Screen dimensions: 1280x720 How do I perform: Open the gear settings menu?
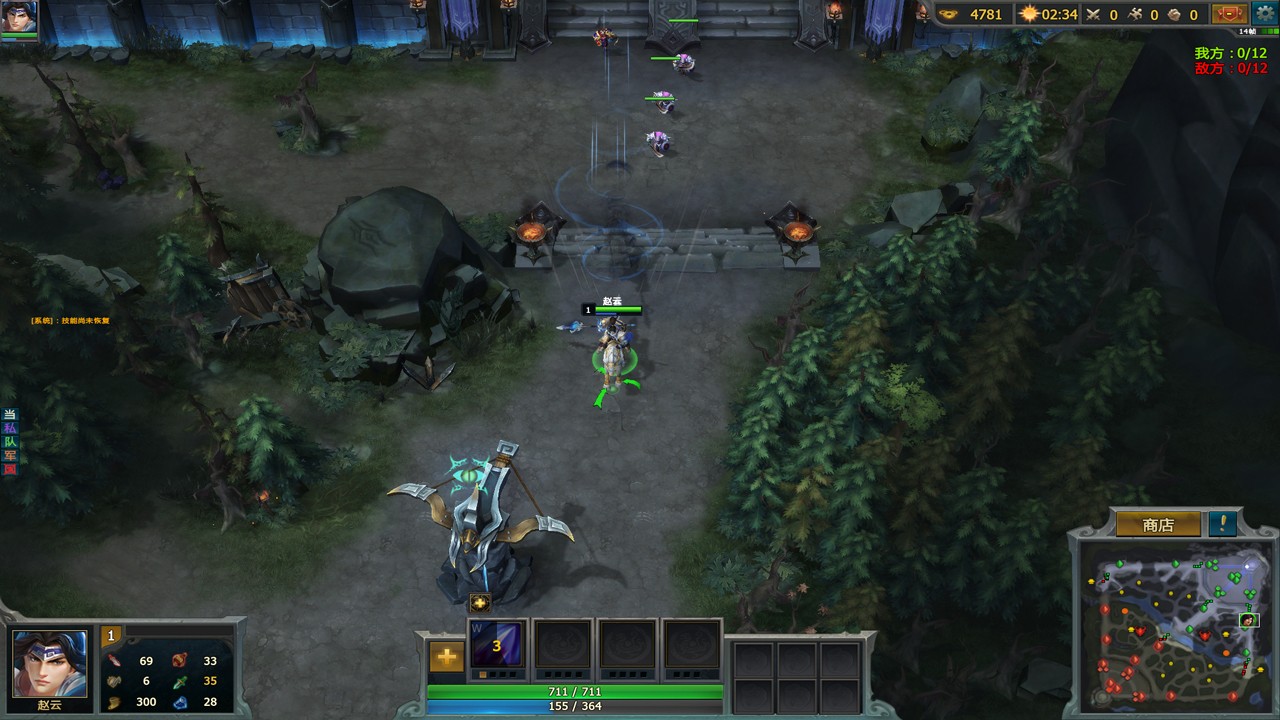pos(1264,14)
